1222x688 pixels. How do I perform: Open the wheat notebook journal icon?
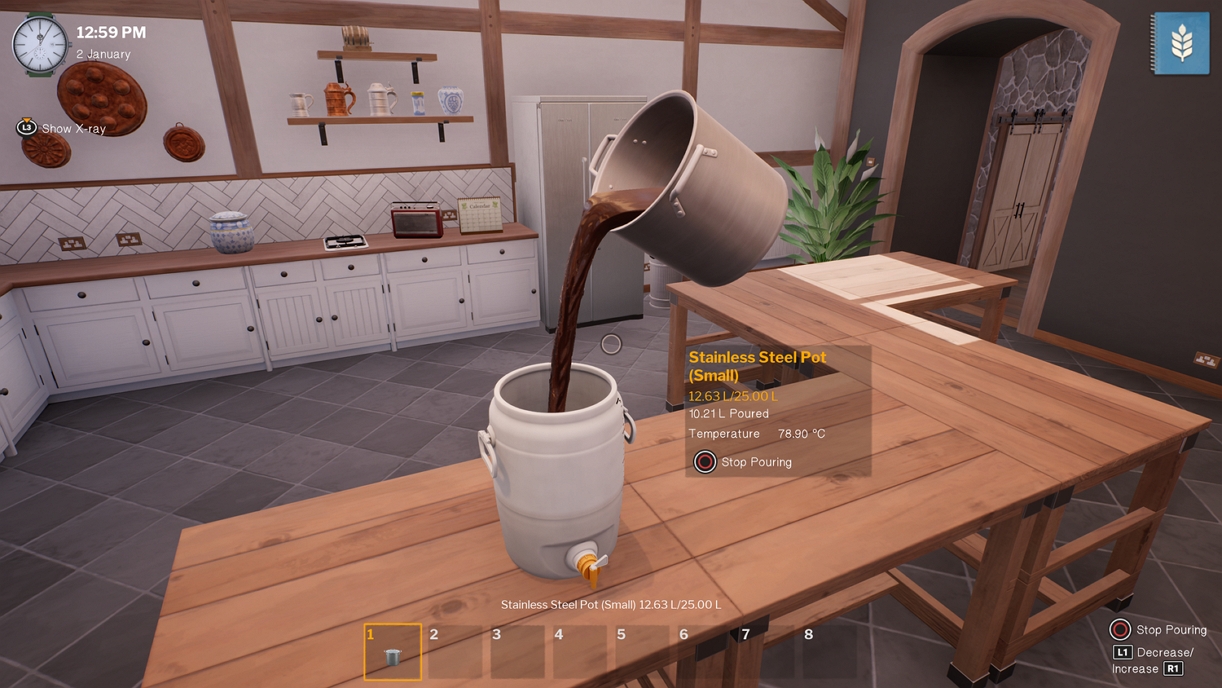click(x=1181, y=42)
